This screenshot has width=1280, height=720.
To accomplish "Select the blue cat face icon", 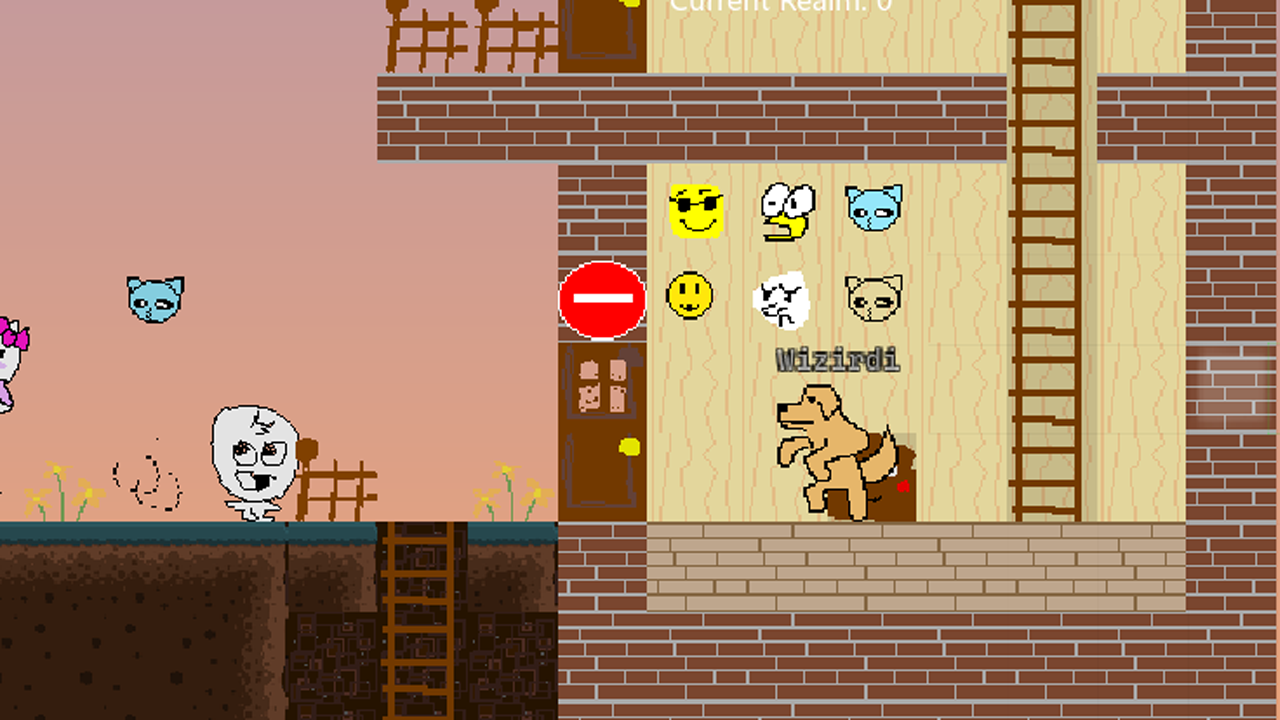I will click(x=875, y=207).
